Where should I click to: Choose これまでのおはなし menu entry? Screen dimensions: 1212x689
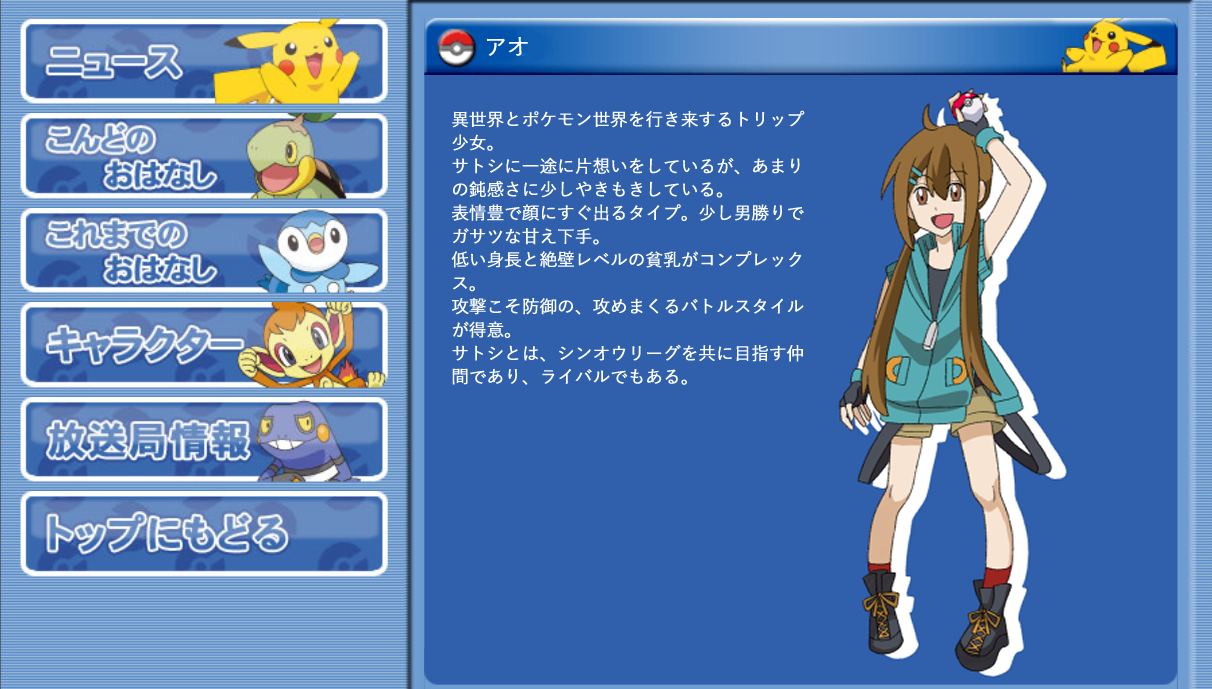[x=203, y=250]
